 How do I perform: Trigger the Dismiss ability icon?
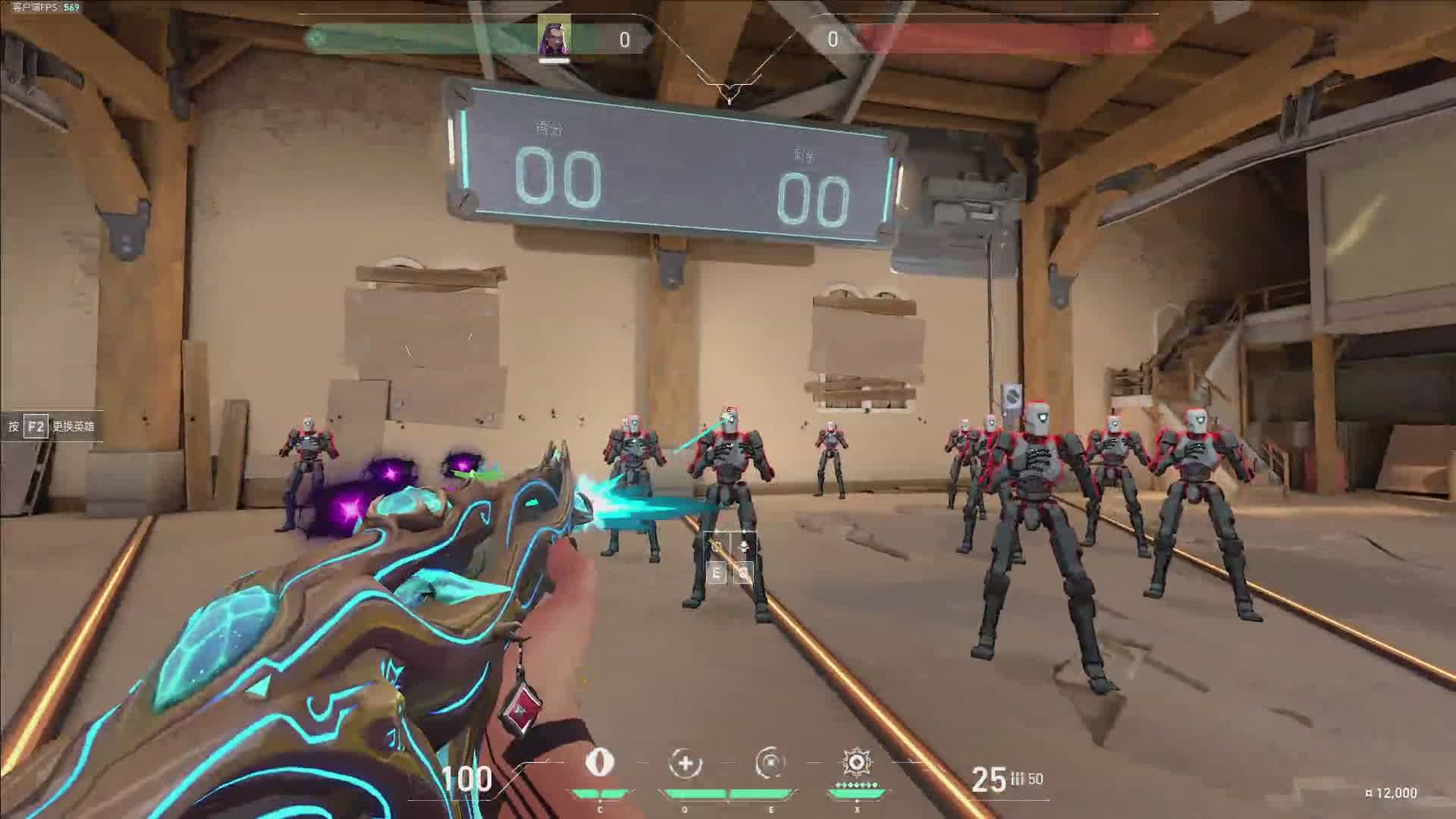coord(770,763)
